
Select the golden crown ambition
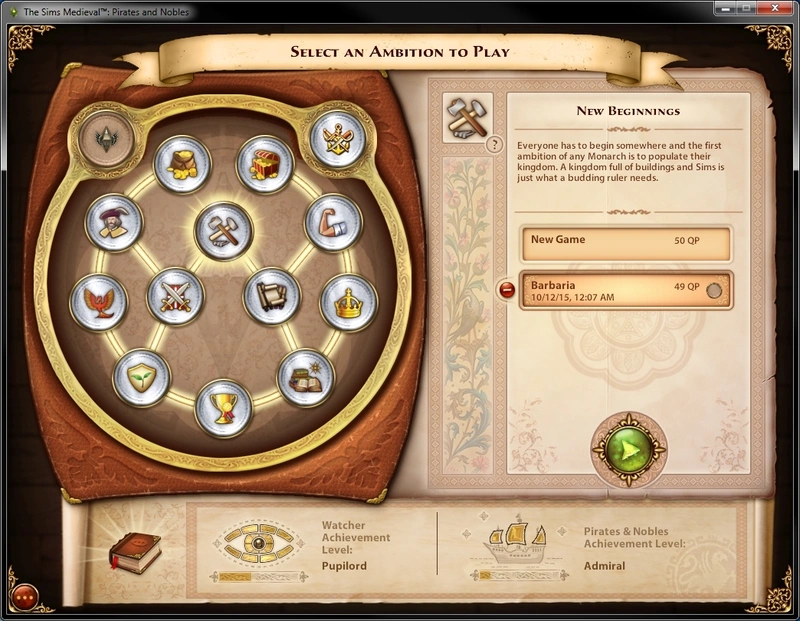tap(348, 302)
